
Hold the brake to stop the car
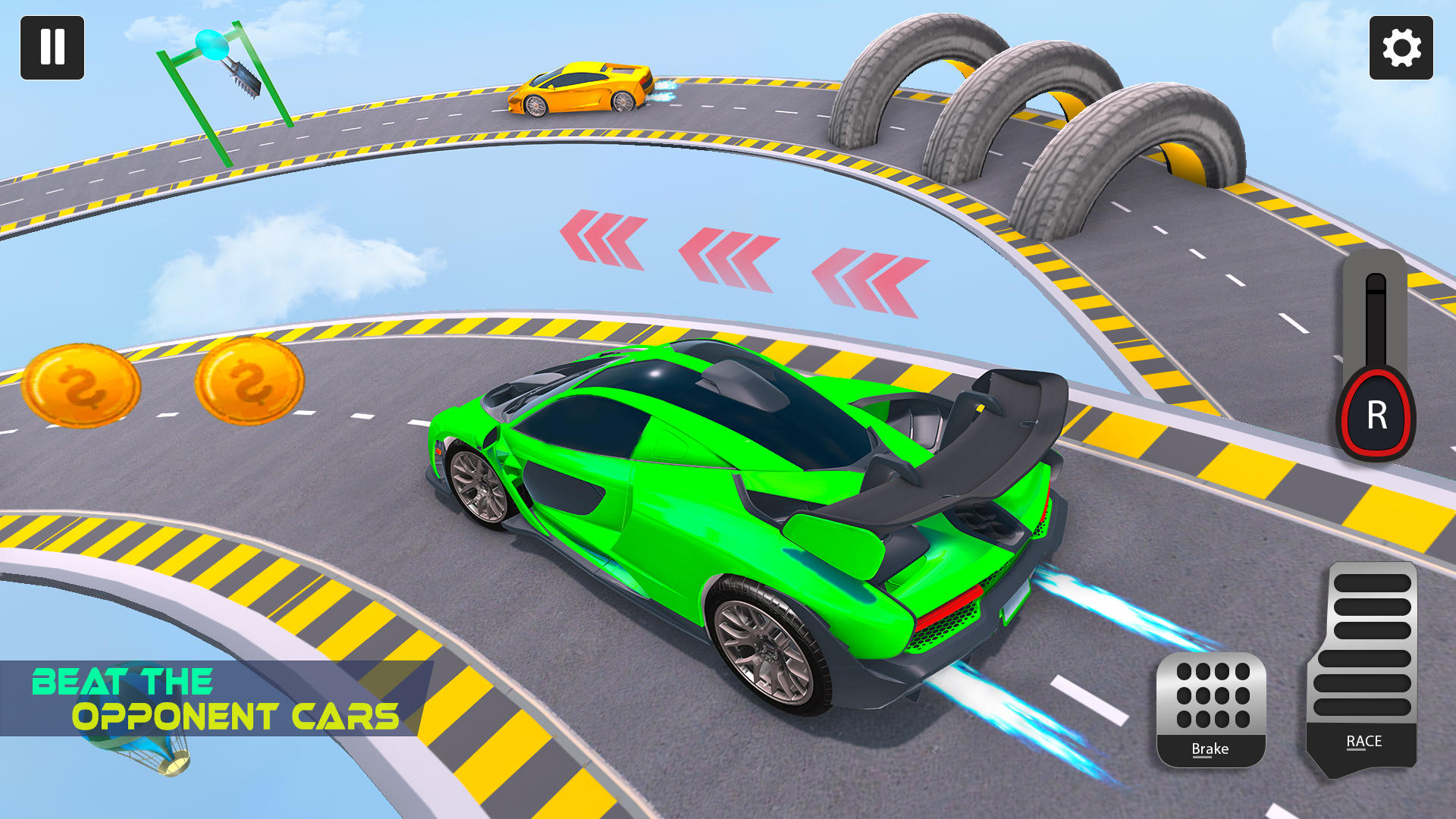[x=1212, y=709]
